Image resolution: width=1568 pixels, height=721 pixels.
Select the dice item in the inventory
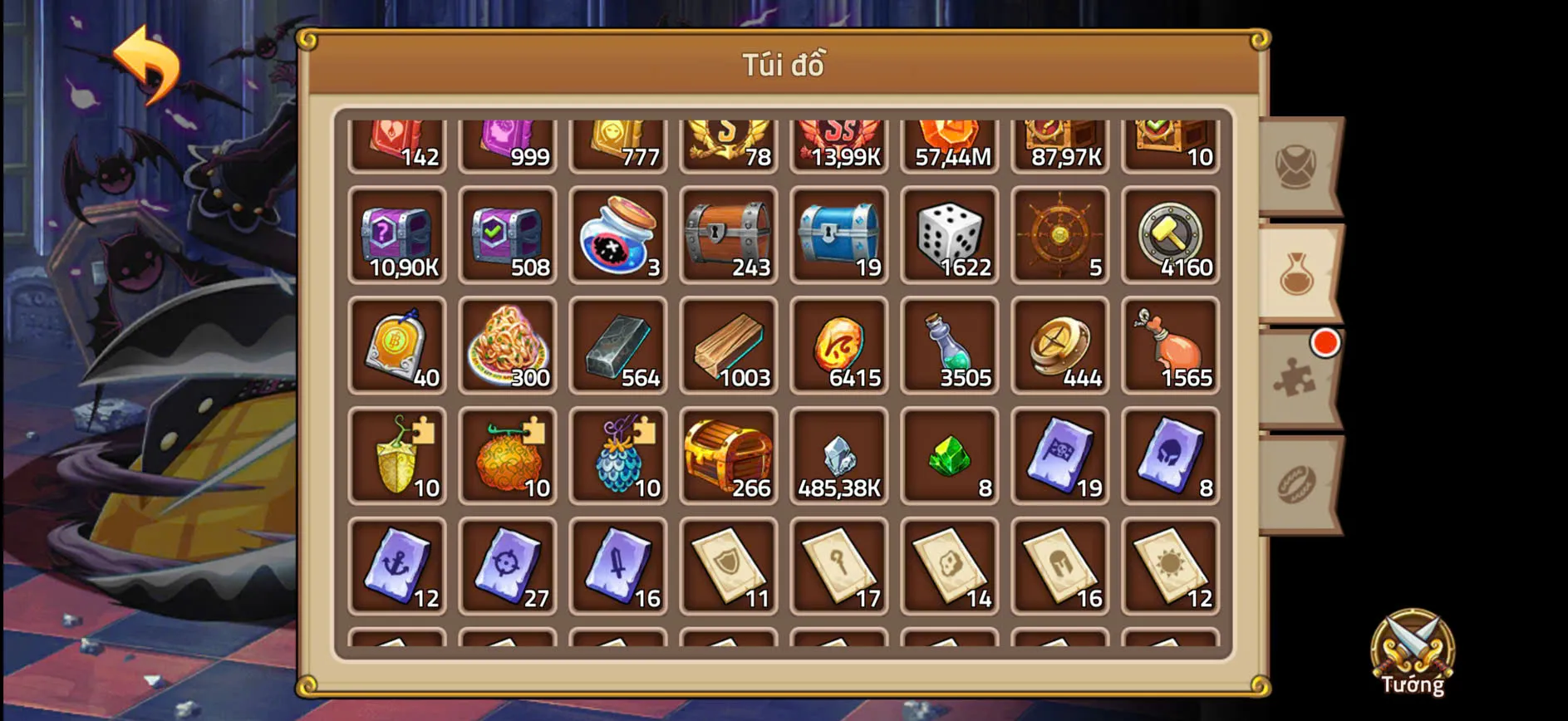[x=950, y=237]
